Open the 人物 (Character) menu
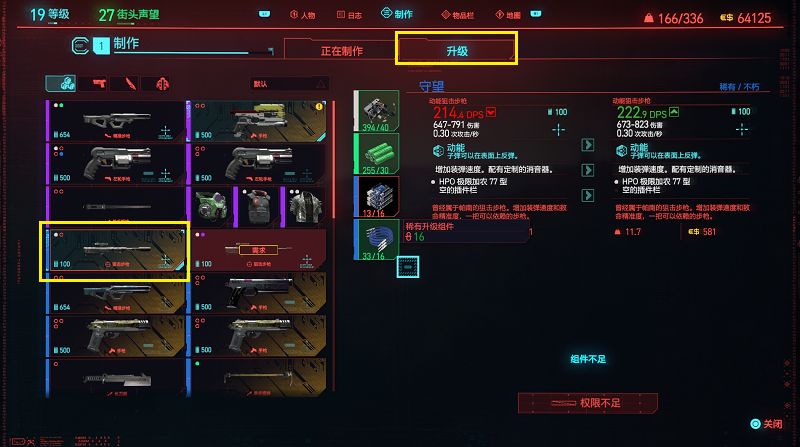Viewport: 800px width, 447px height. pyautogui.click(x=301, y=15)
